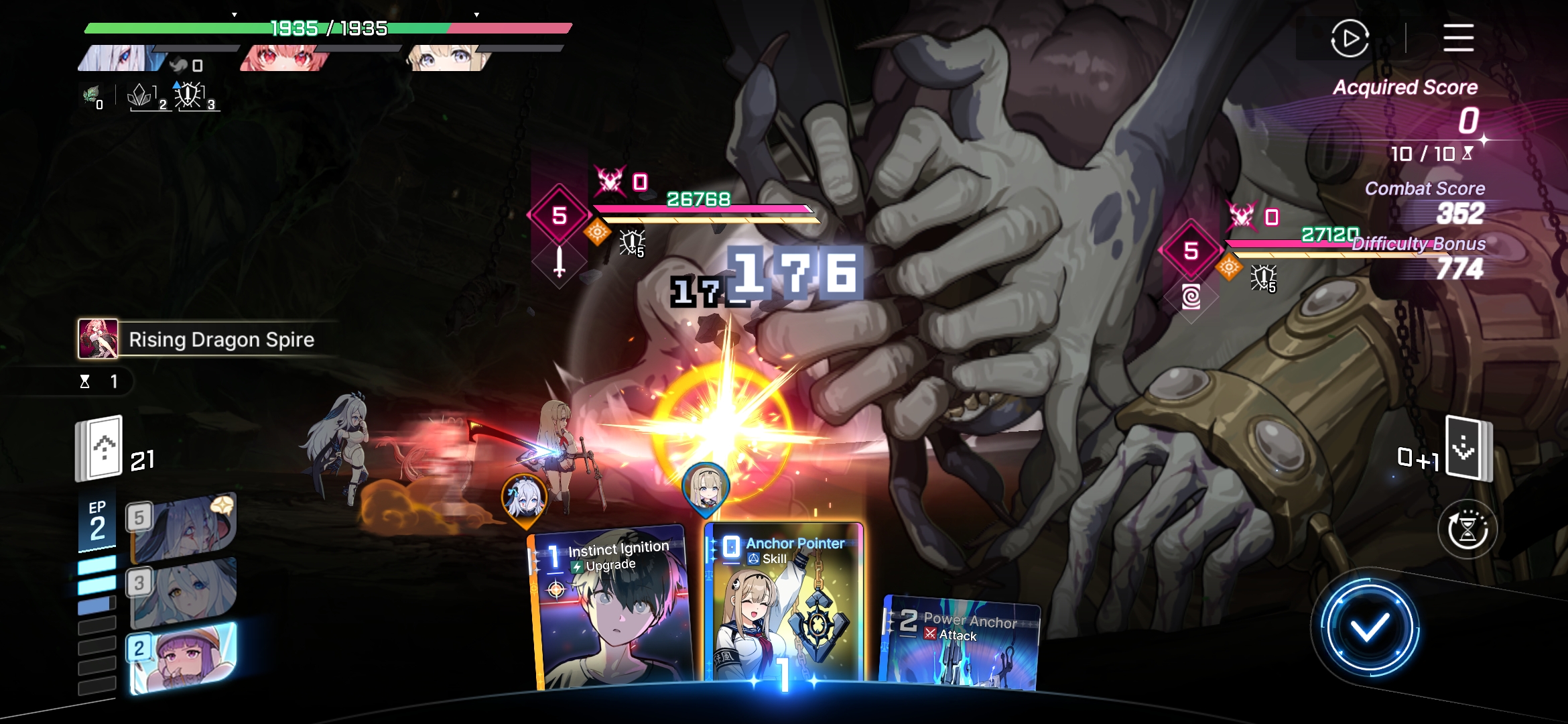This screenshot has height=724, width=1568.
Task: Tap the hourglass turn timer button
Action: tap(1467, 530)
